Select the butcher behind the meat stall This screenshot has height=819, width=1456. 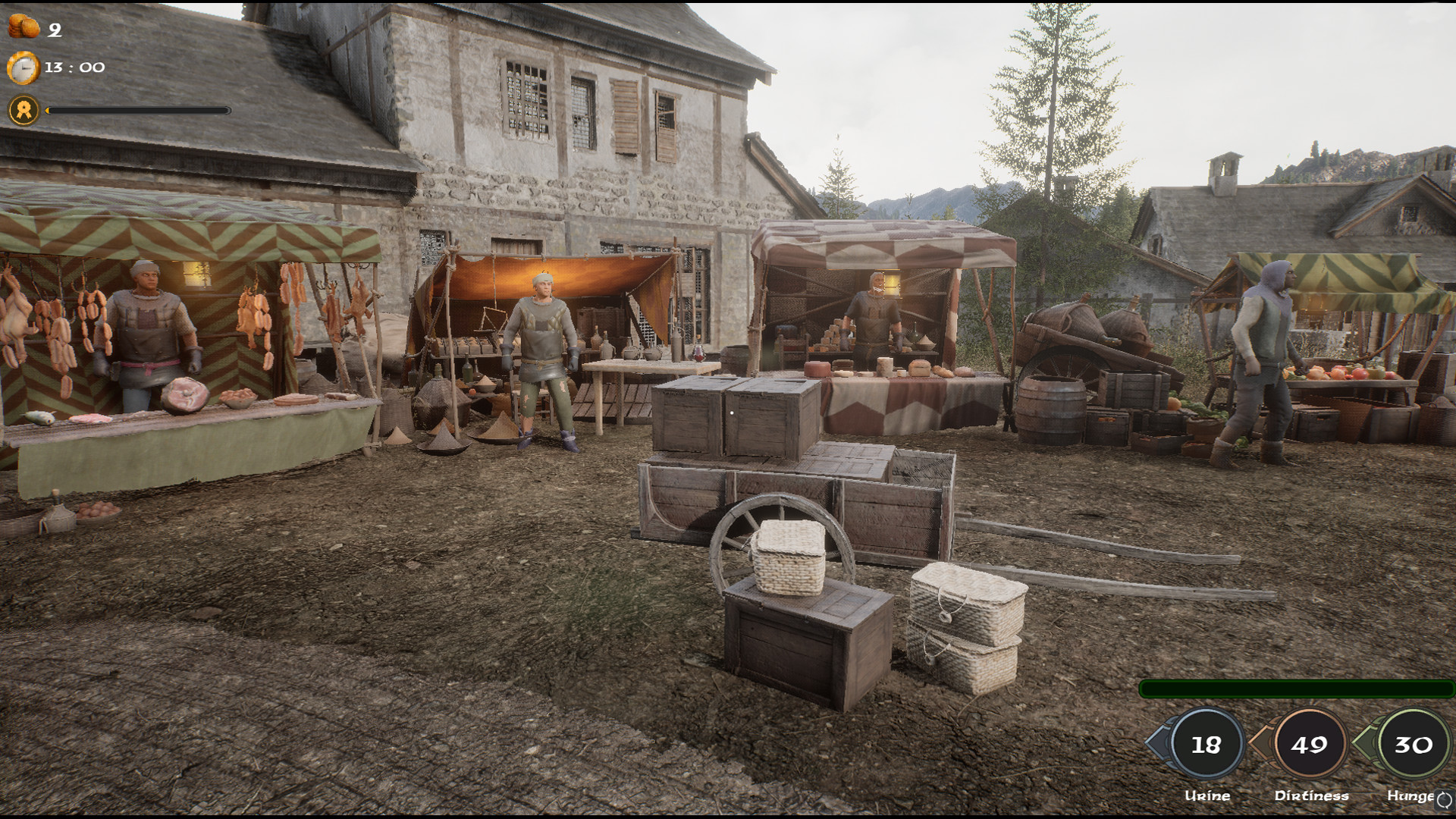(146, 326)
